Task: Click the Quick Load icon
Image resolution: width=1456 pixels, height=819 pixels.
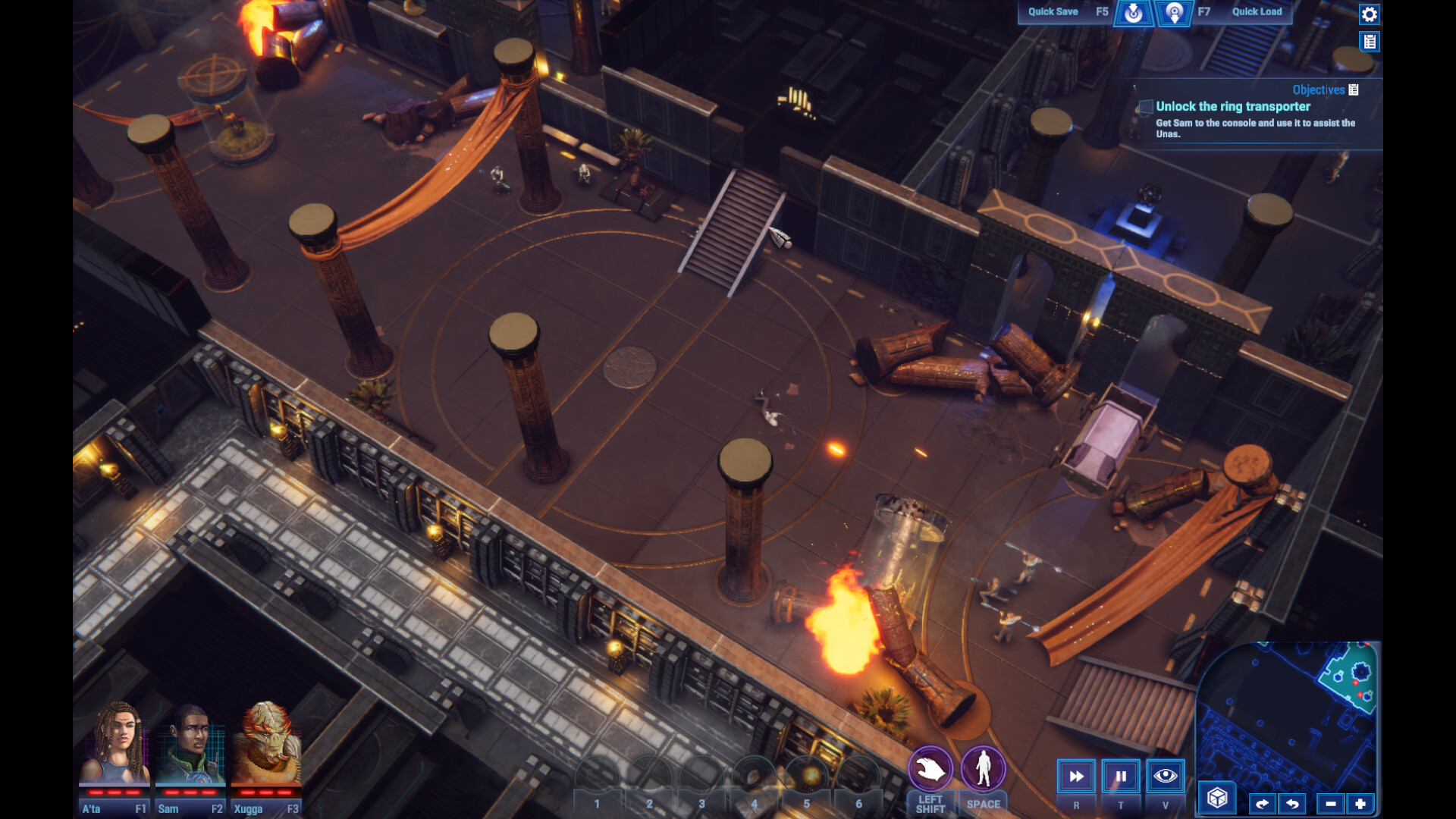Action: 1173,13
